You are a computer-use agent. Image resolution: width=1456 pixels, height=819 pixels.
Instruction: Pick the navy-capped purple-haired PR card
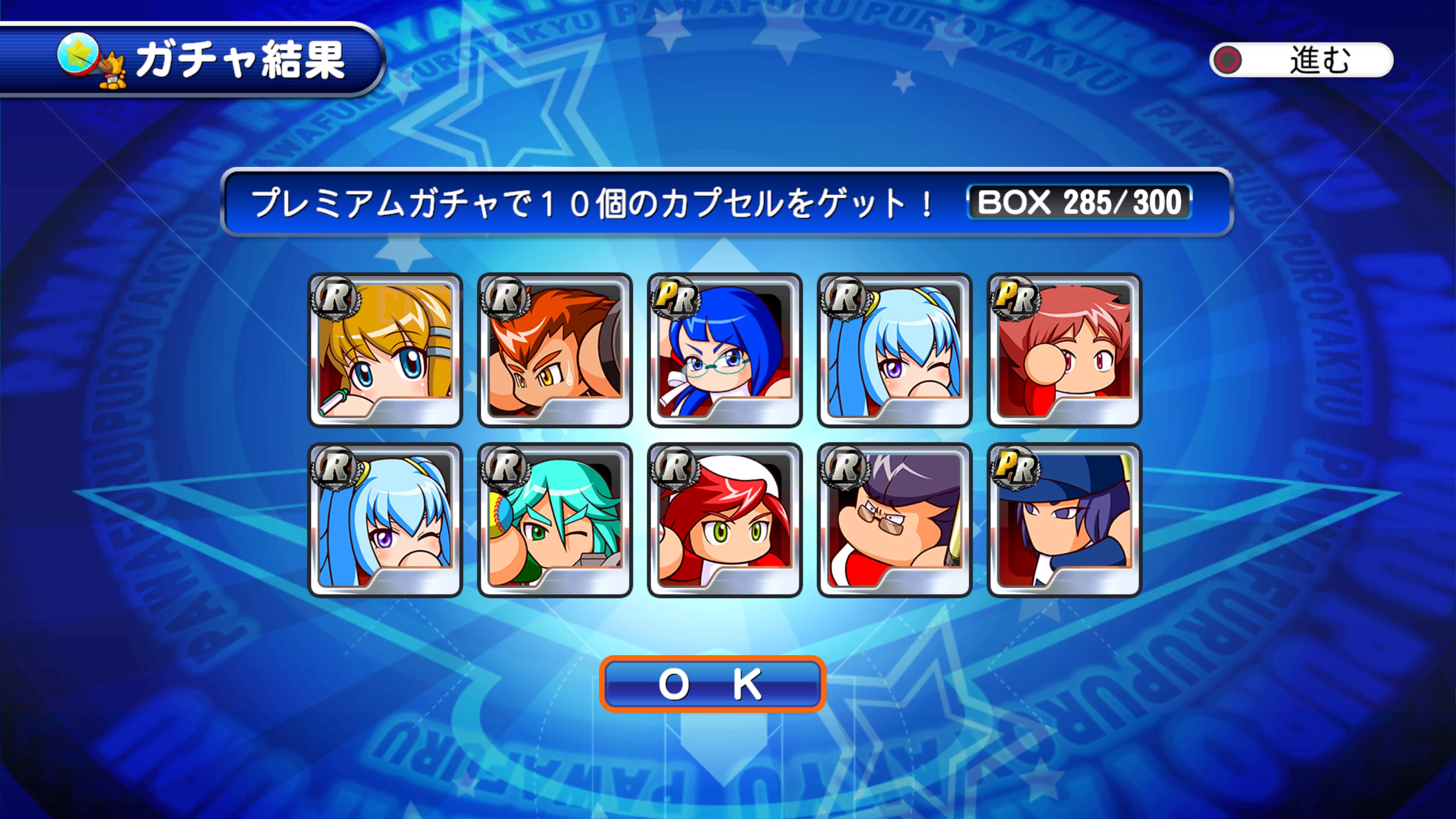coord(1064,520)
